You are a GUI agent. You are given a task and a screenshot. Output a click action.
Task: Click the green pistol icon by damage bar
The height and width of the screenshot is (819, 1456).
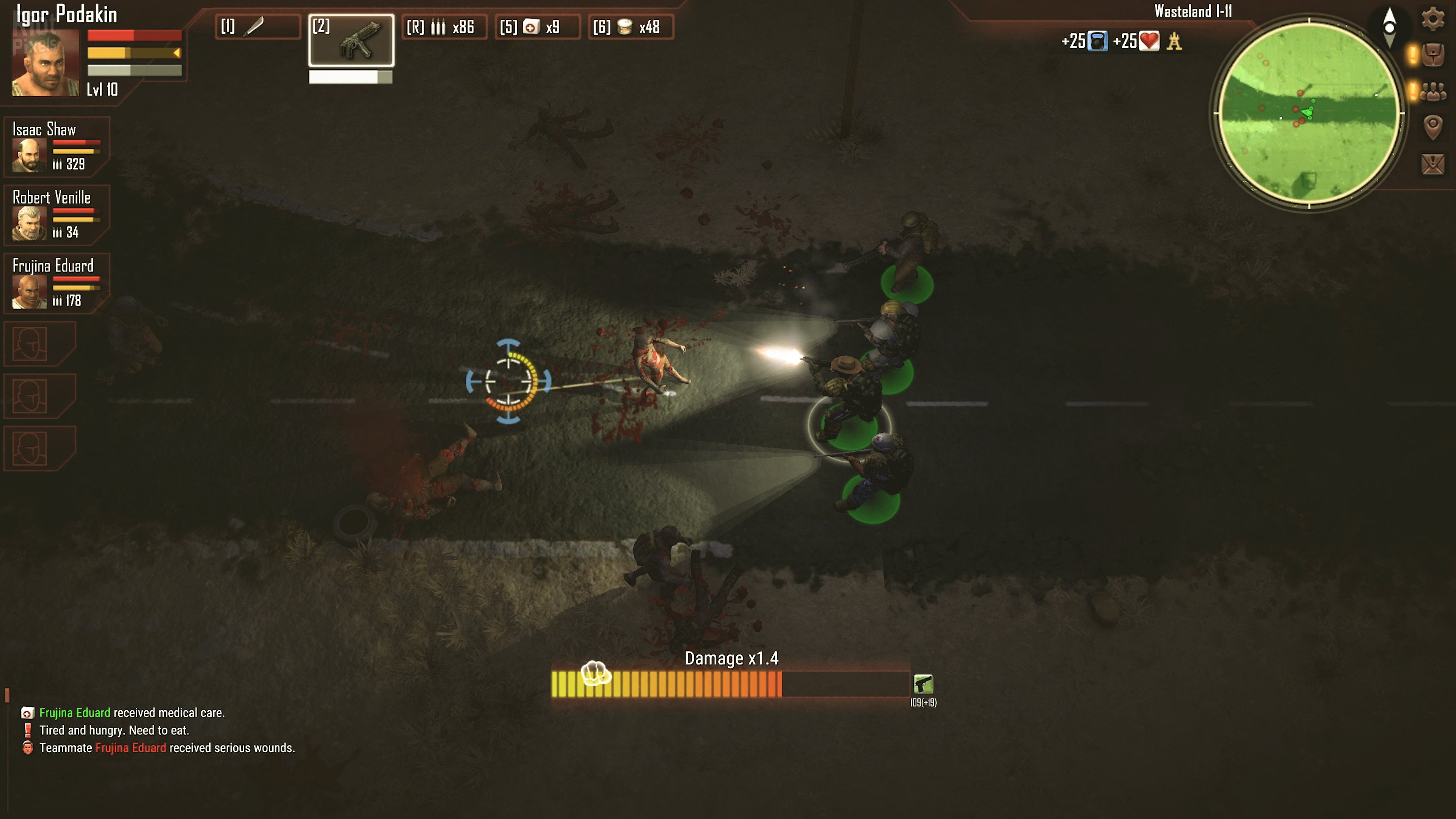(923, 684)
